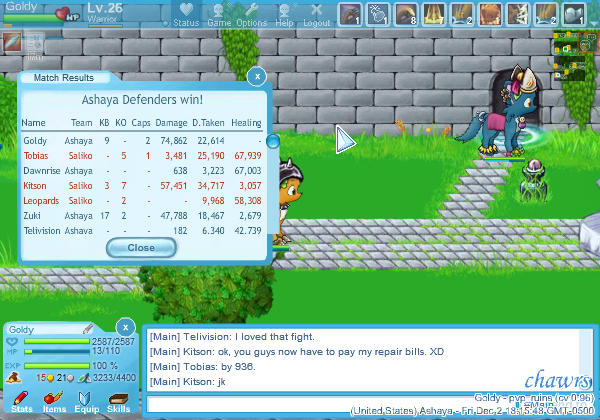The width and height of the screenshot is (600, 420).
Task: Select Tobias row in match results
Action: pyautogui.click(x=140, y=156)
